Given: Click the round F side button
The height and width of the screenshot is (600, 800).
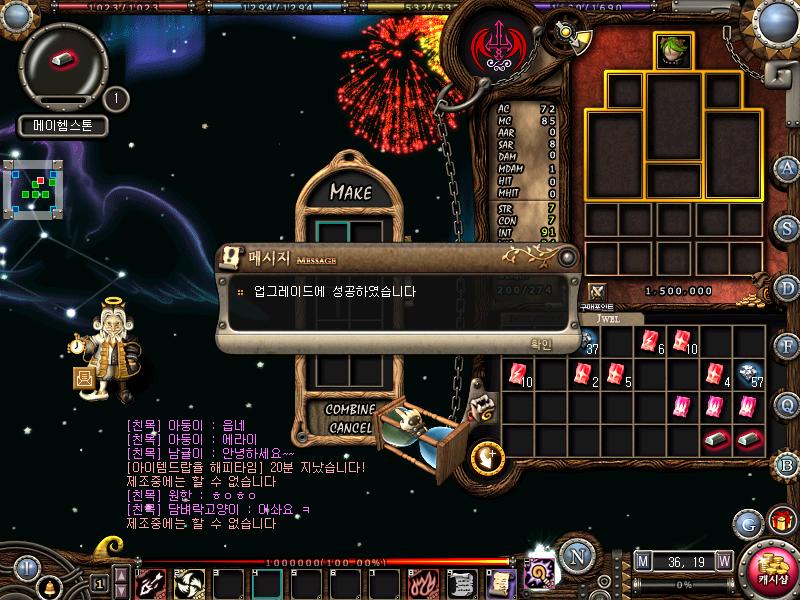Looking at the screenshot, I should pos(787,346).
